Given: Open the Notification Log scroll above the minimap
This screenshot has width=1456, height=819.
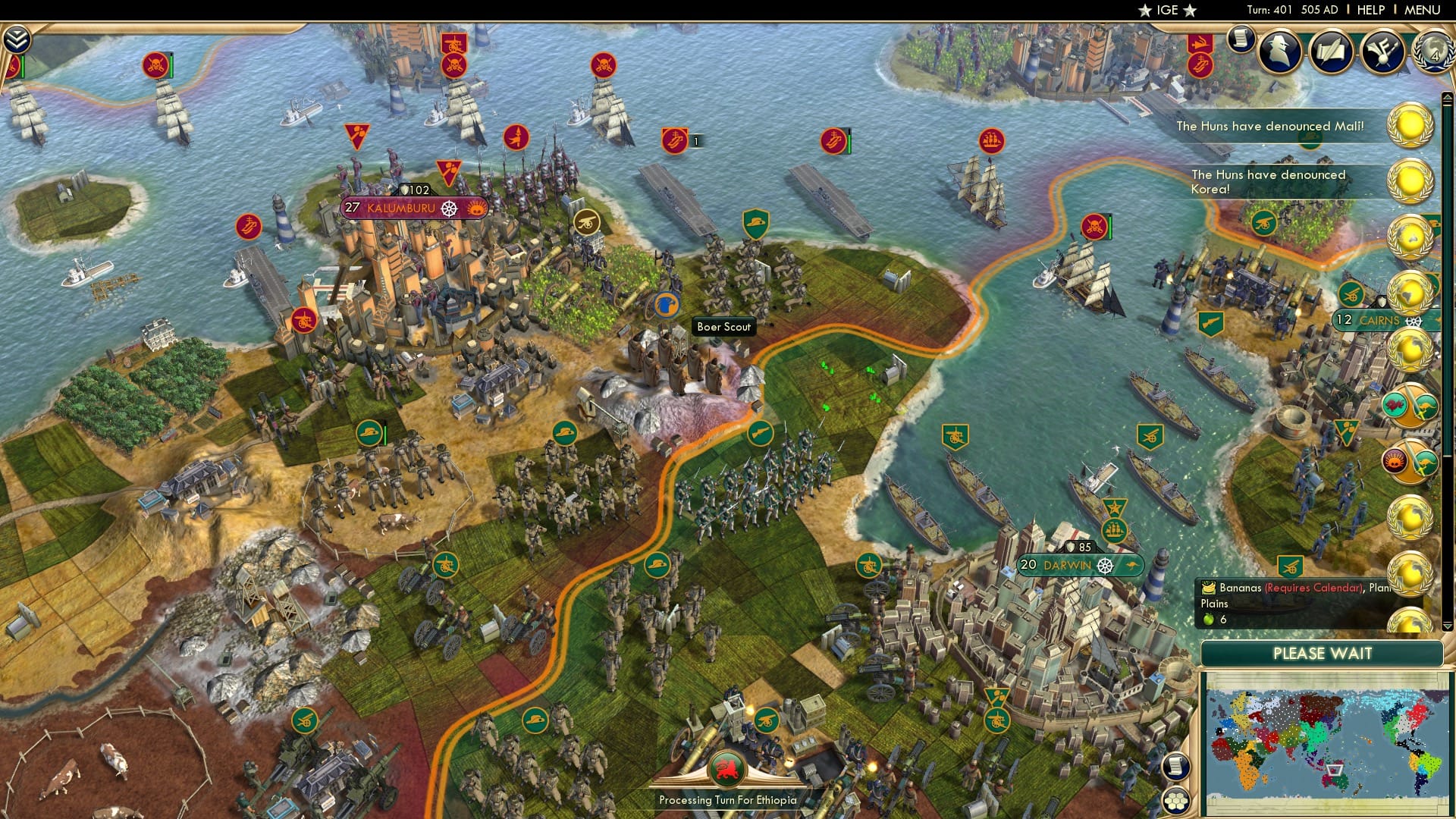Looking at the screenshot, I should pyautogui.click(x=1176, y=765).
